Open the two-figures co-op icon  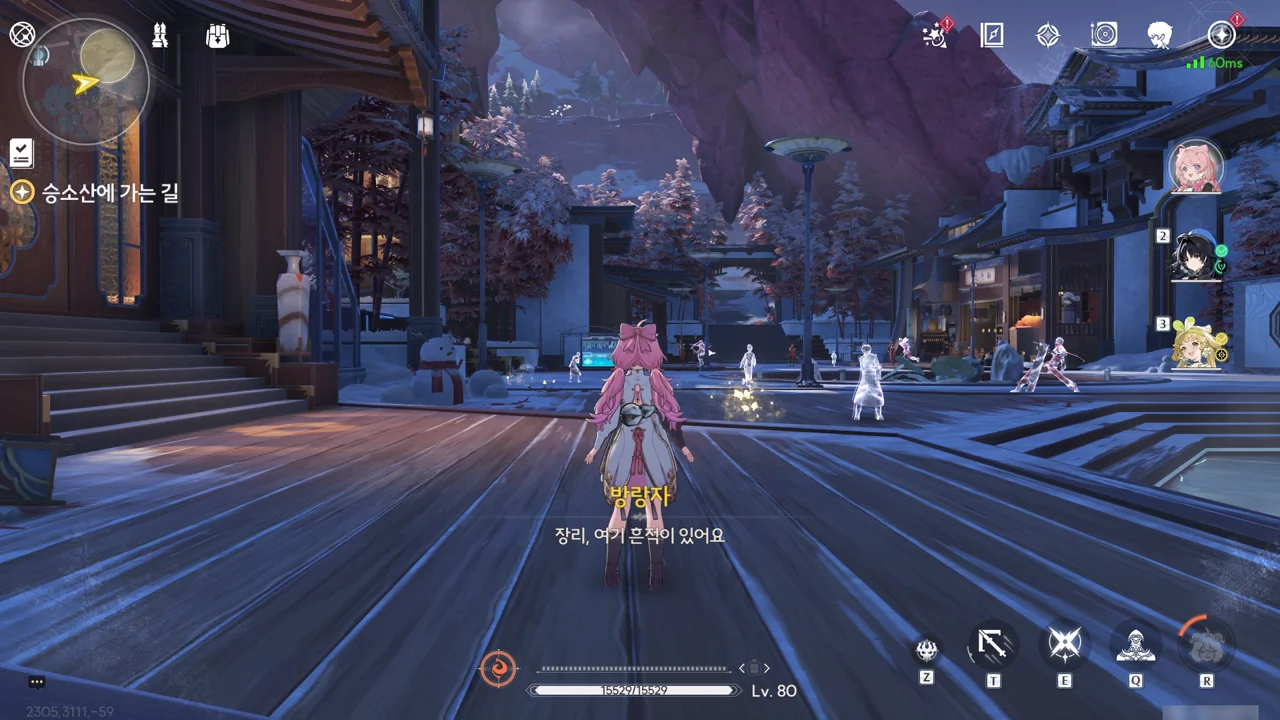[159, 35]
